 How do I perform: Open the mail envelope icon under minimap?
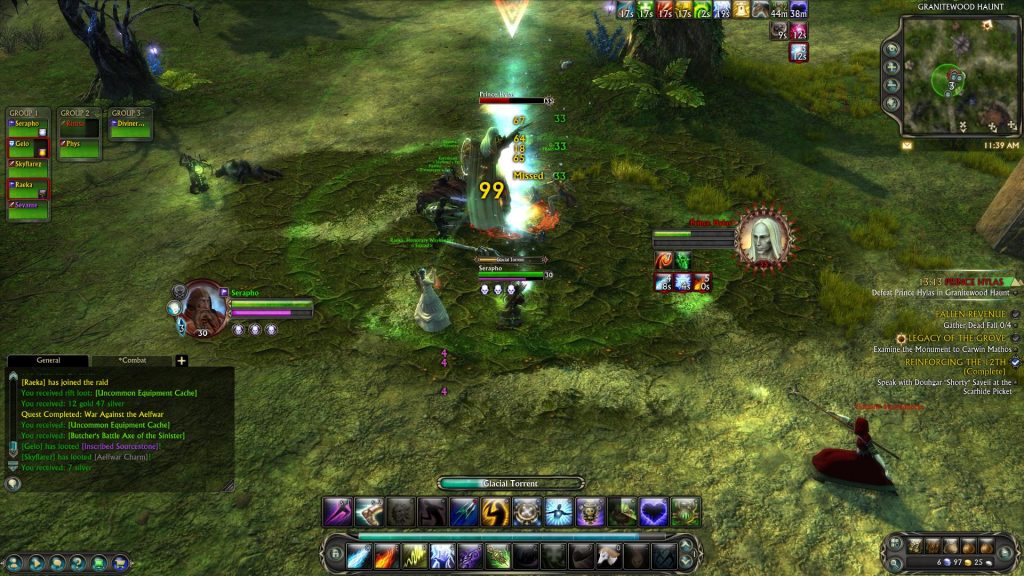tap(907, 145)
